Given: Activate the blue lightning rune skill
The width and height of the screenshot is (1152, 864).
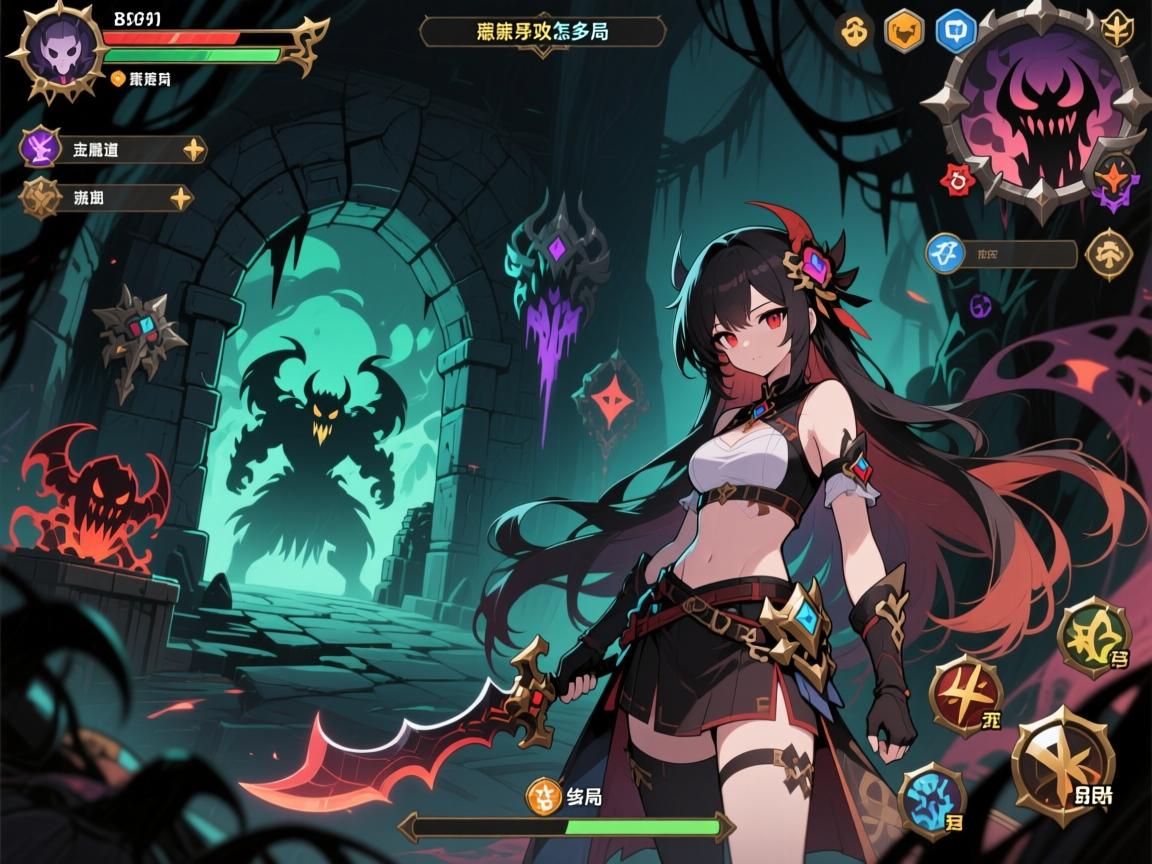Looking at the screenshot, I should click(x=932, y=800).
